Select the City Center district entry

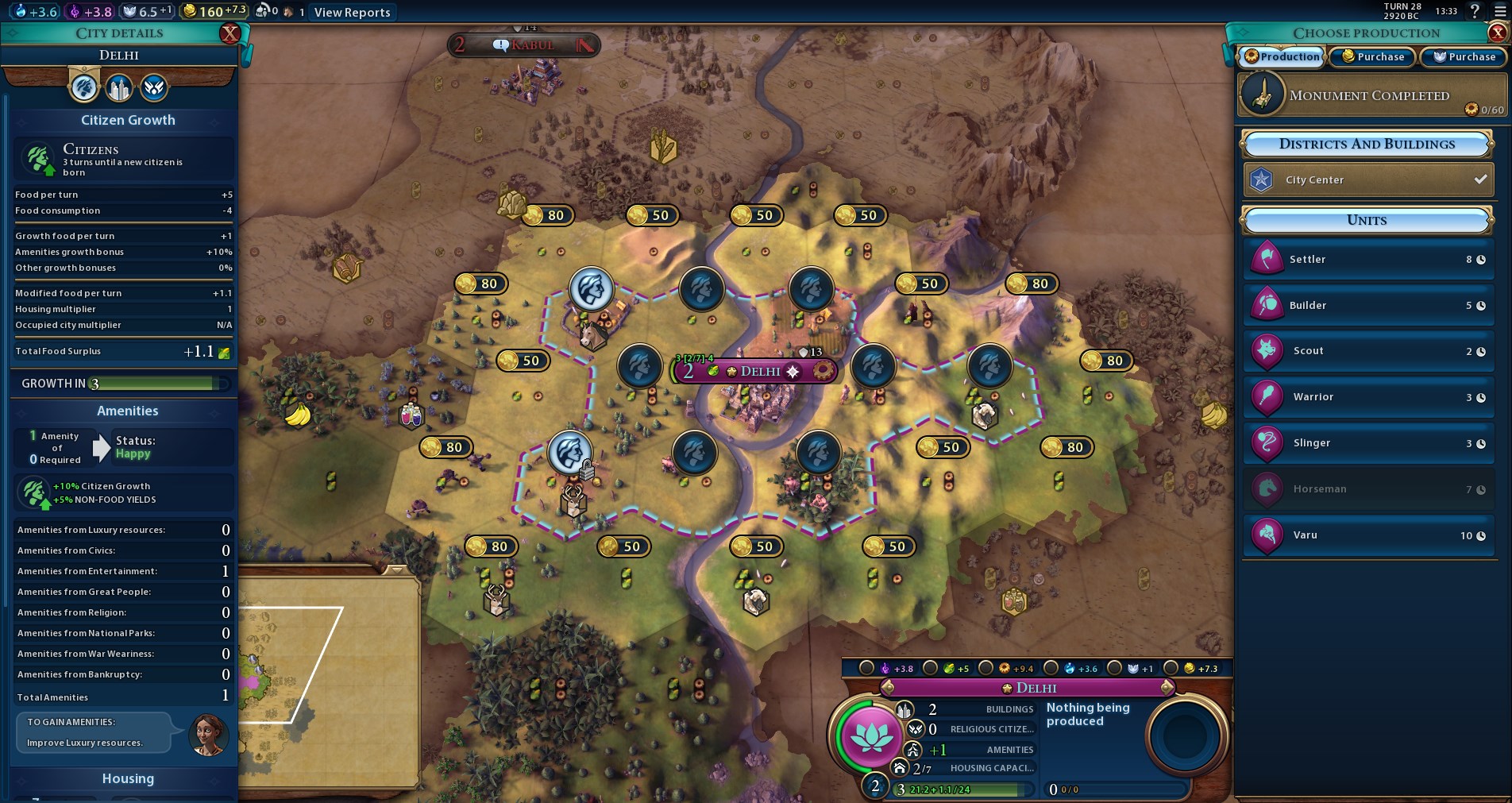(x=1367, y=180)
